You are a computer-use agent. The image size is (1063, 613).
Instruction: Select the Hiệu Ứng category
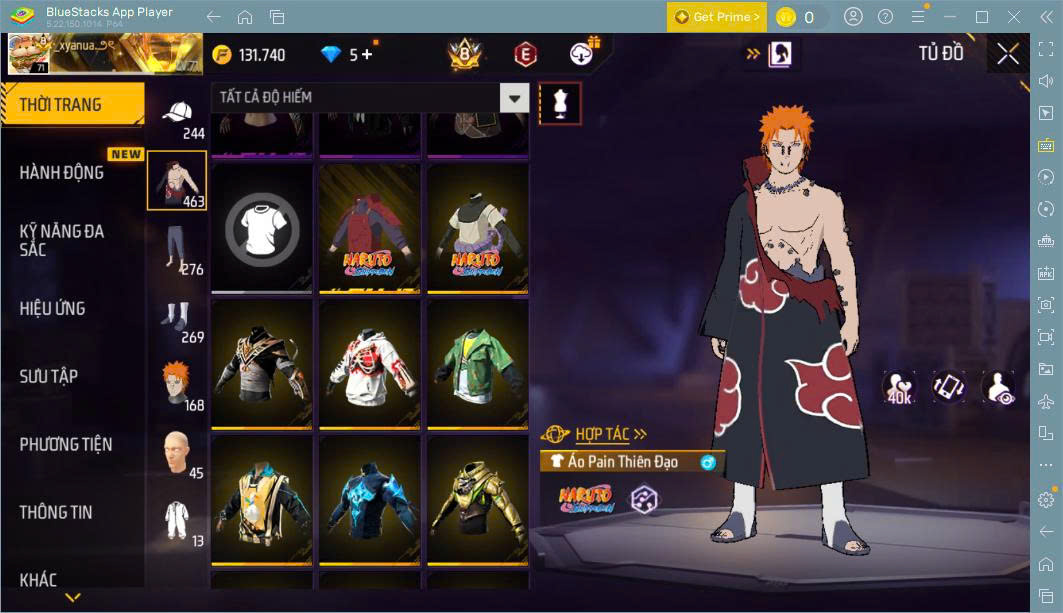tap(52, 308)
